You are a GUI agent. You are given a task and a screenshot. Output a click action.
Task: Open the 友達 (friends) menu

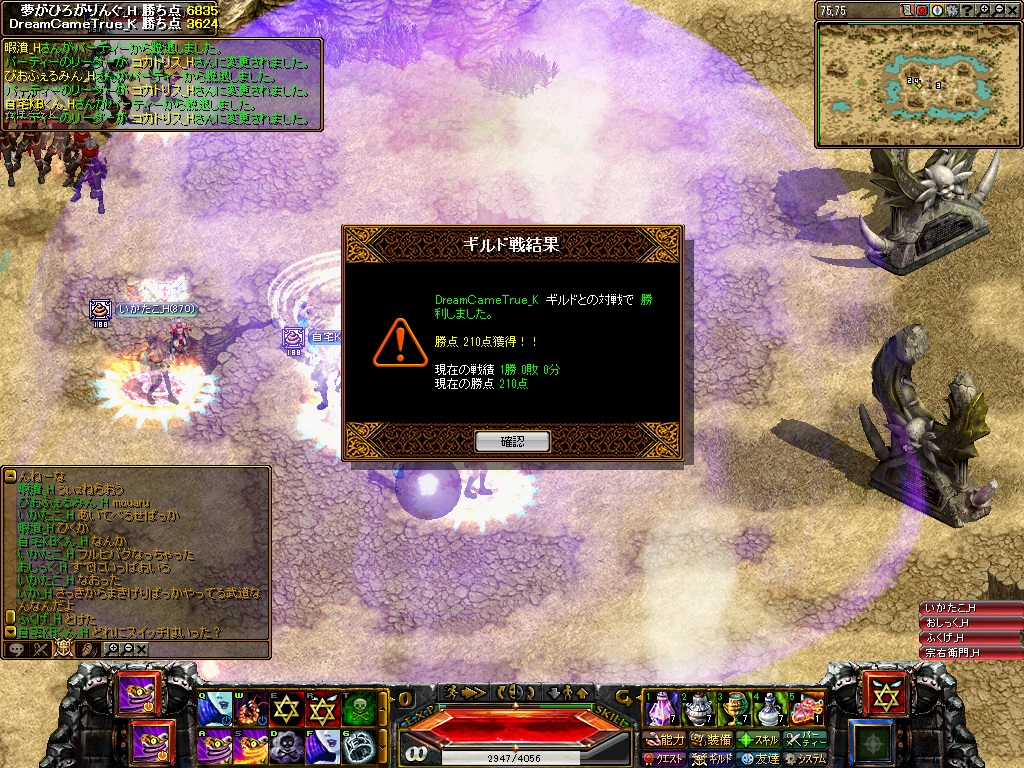point(757,759)
